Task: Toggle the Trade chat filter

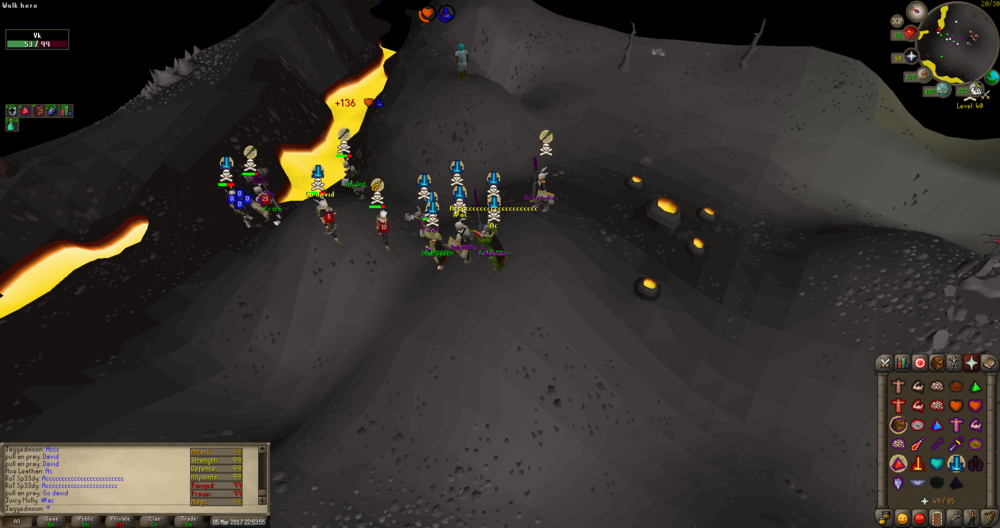Action: tap(188, 520)
